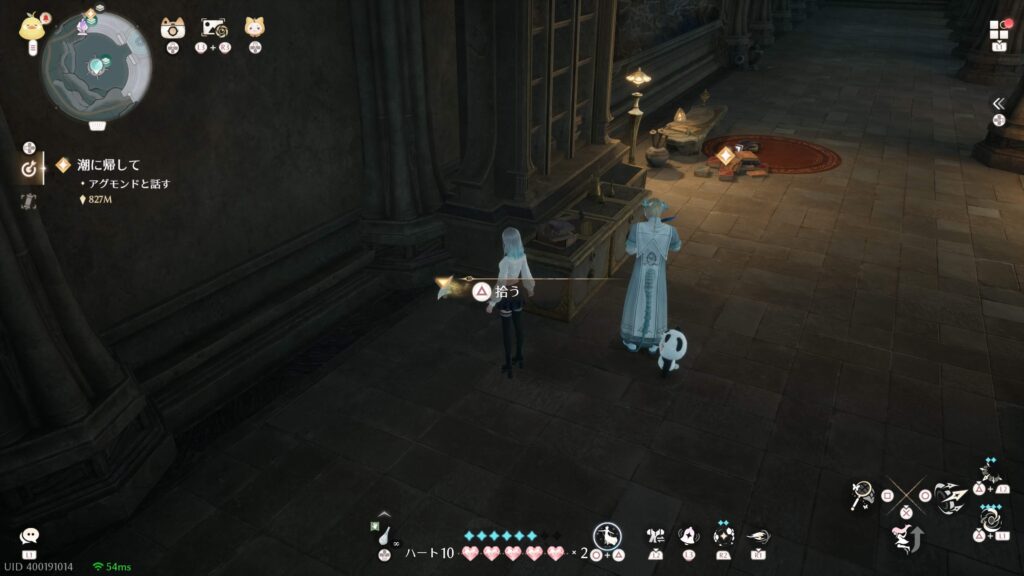The height and width of the screenshot is (576, 1024).
Task: Activate the sparkling orb skill icon
Action: [724, 536]
